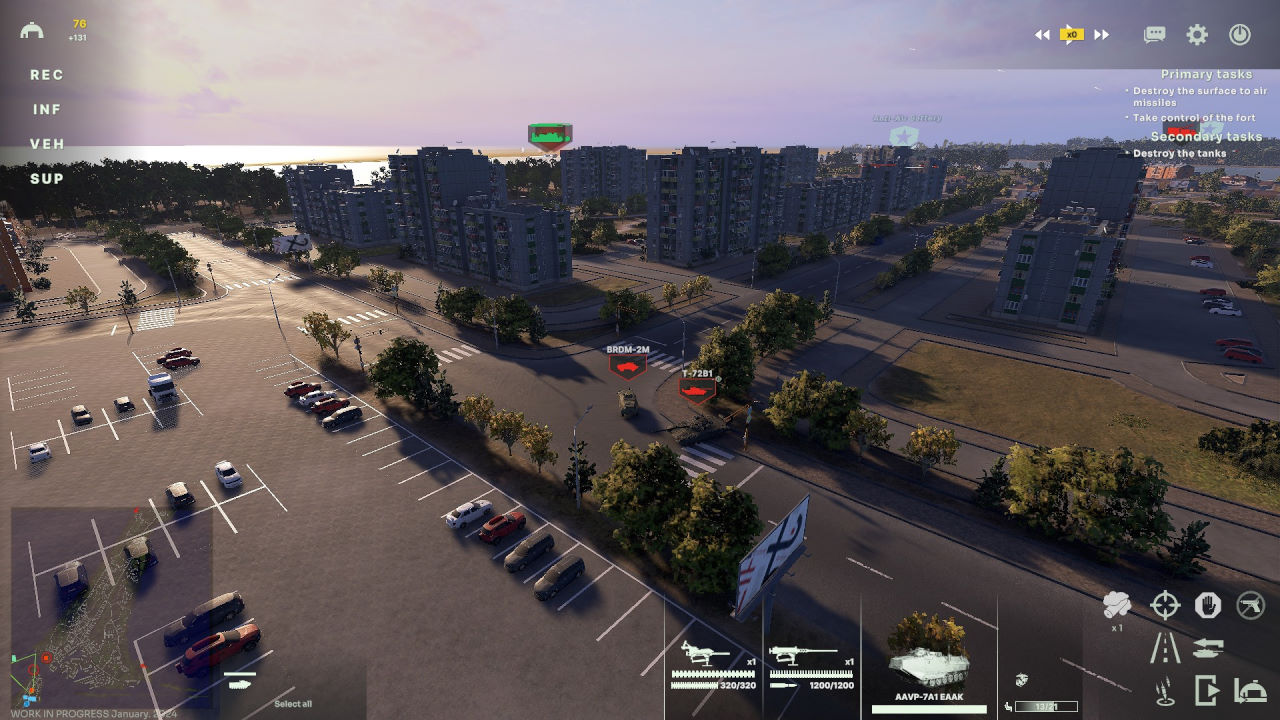The height and width of the screenshot is (720, 1280).
Task: Open the gear settings menu
Action: pyautogui.click(x=1197, y=35)
